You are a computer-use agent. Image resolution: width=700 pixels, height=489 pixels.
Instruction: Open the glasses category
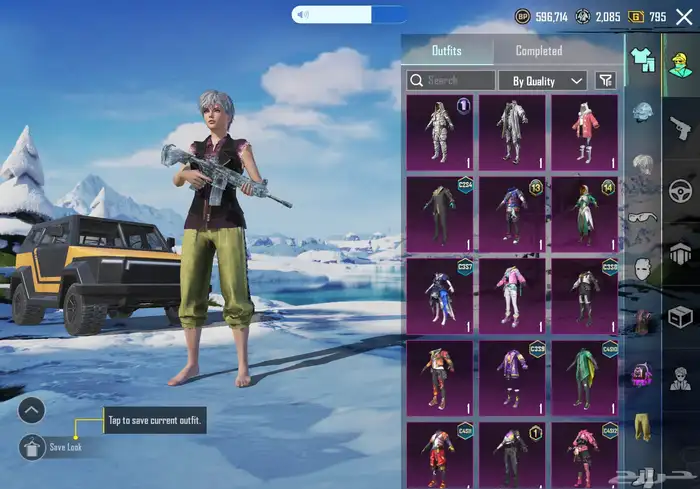pyautogui.click(x=643, y=215)
